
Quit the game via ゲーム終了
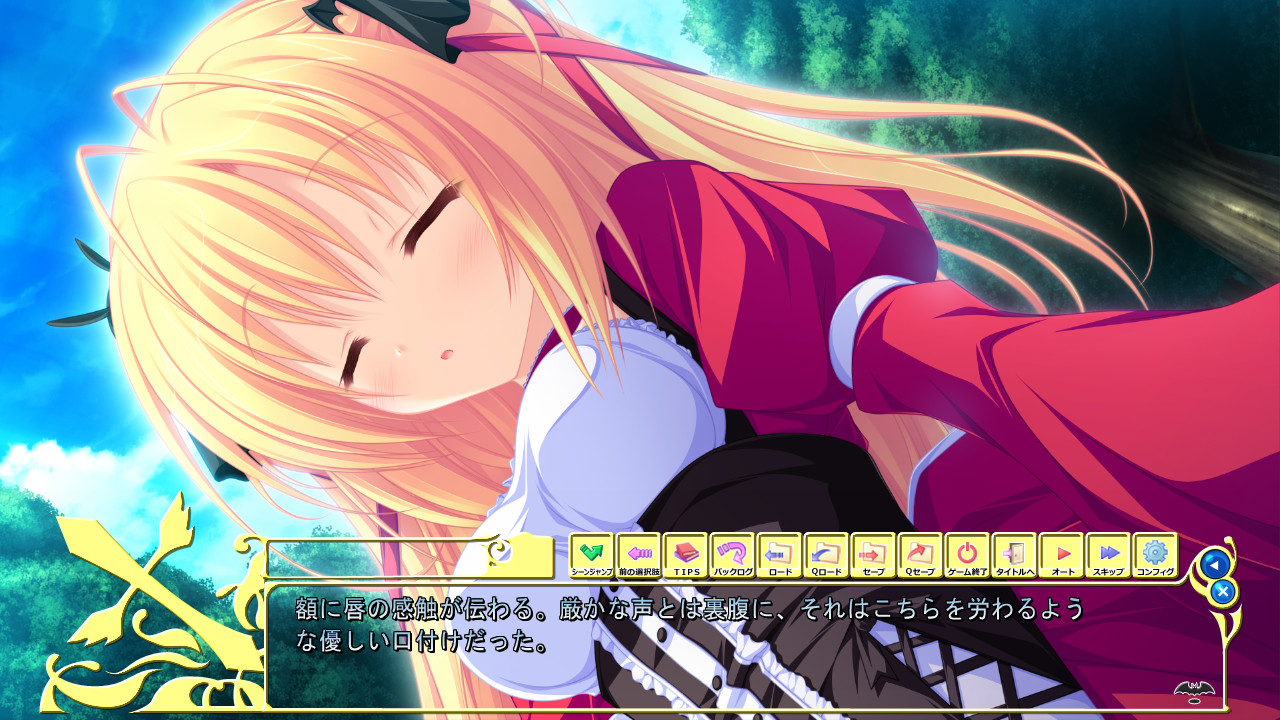[x=967, y=555]
